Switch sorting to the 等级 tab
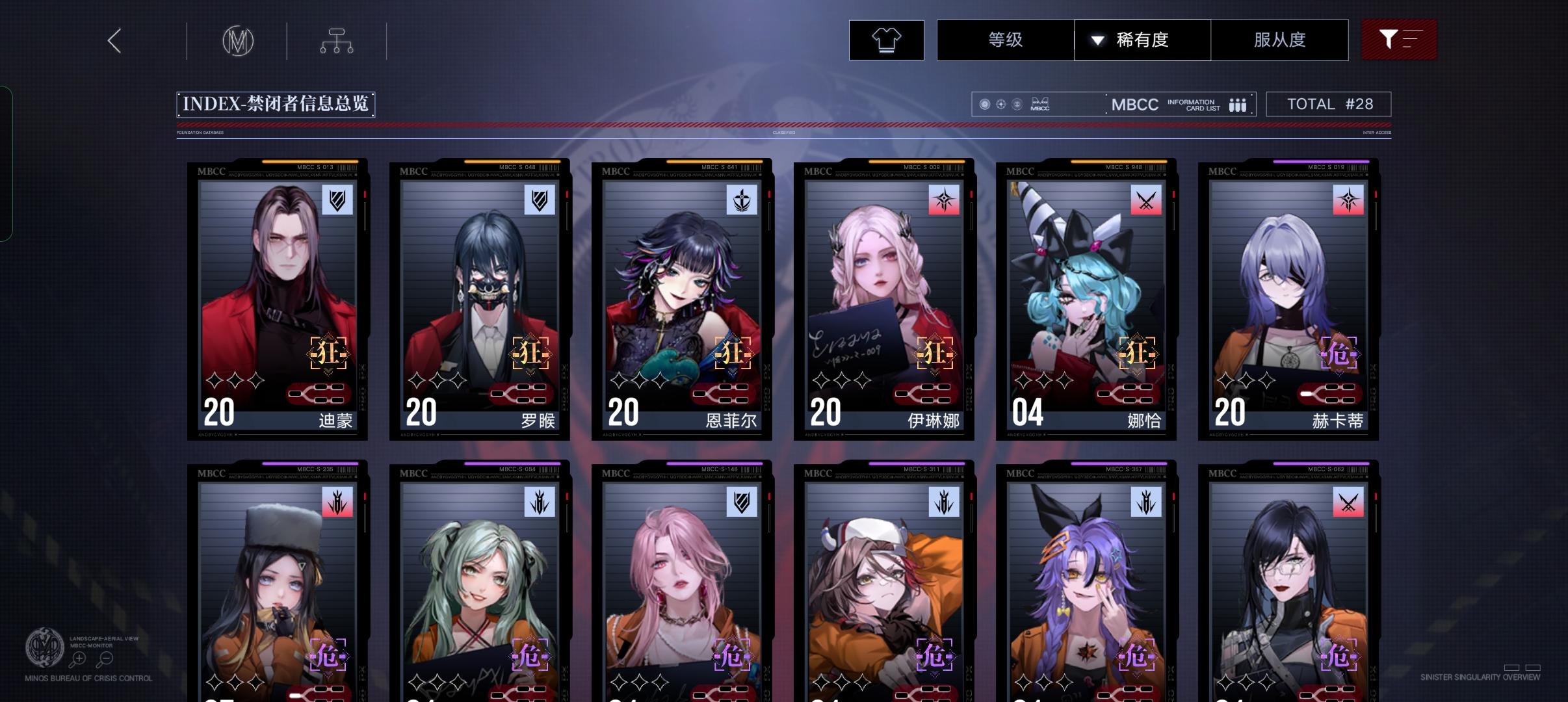 click(1004, 40)
